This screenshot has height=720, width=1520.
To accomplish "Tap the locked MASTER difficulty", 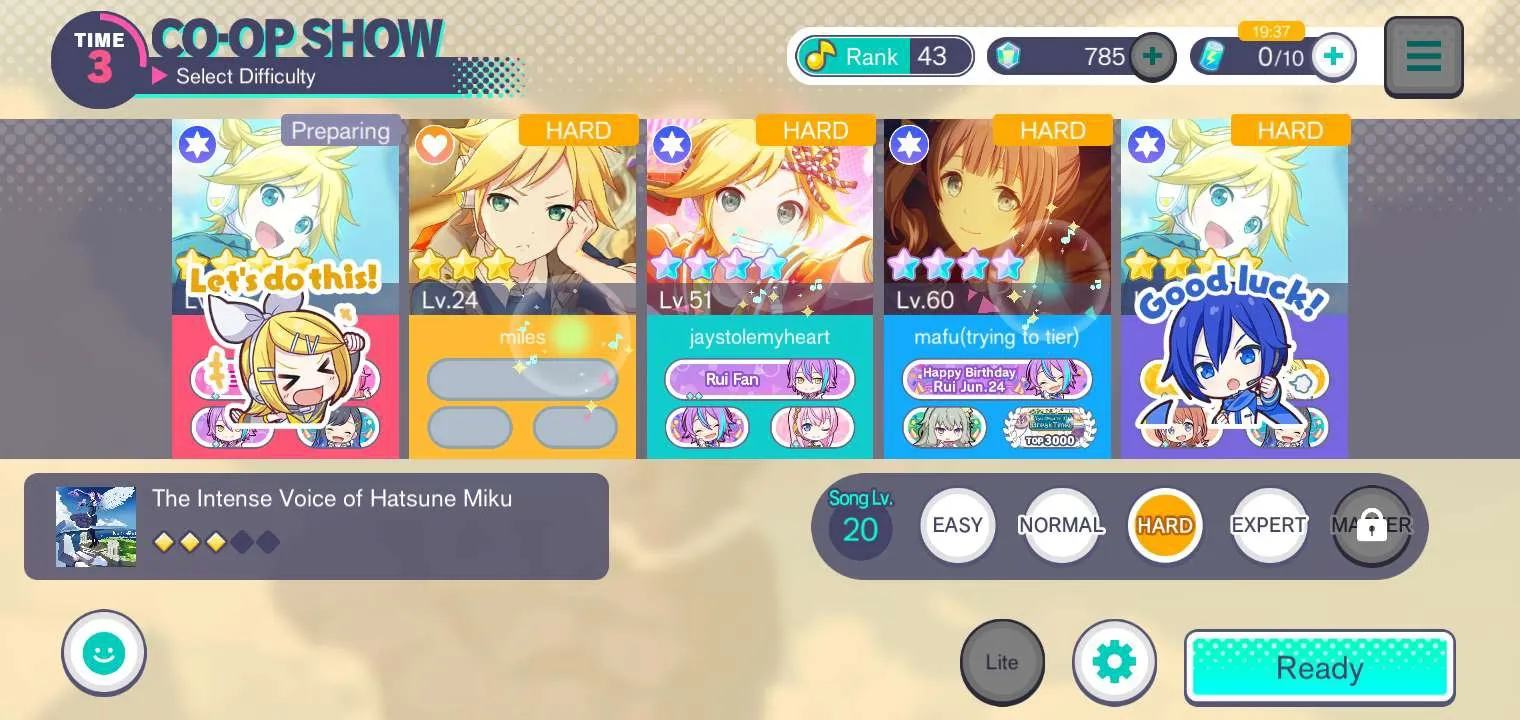I will [1371, 525].
